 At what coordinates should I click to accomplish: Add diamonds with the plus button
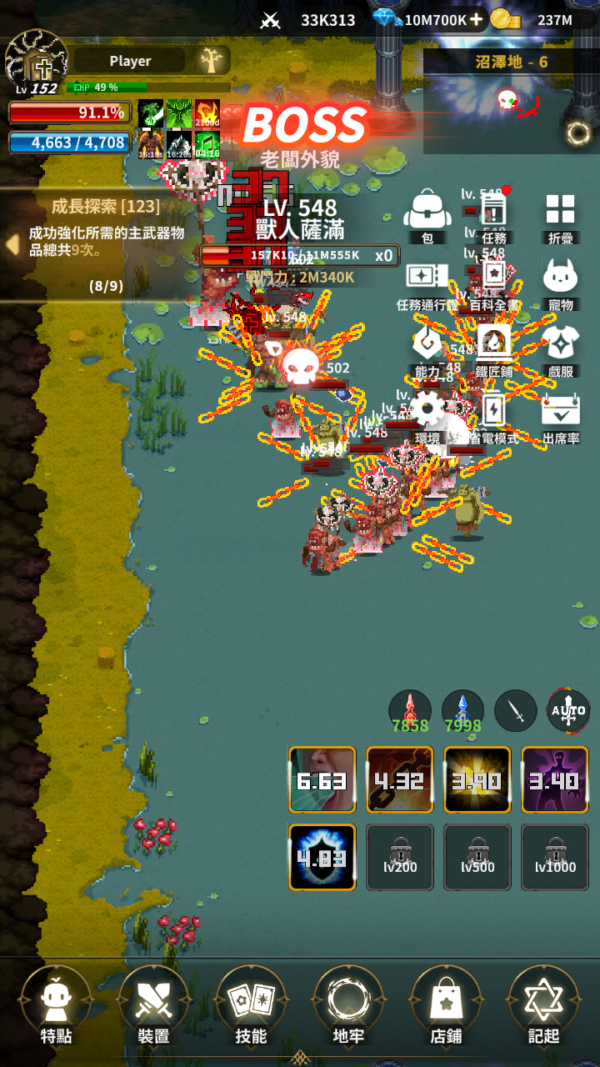[475, 19]
